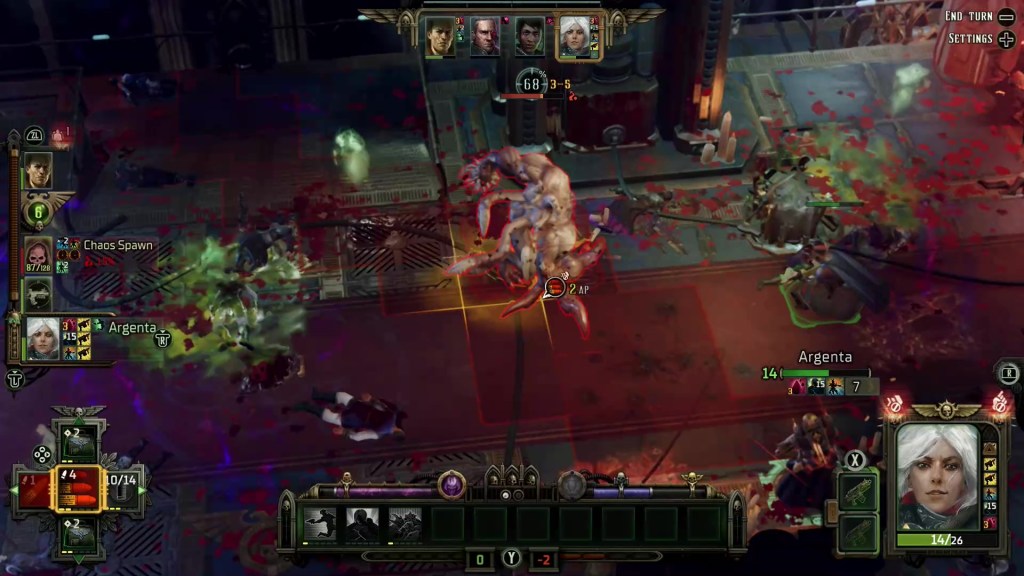Select Argenta's entry in the turn order list
The width and height of the screenshot is (1024, 576).
coord(42,337)
